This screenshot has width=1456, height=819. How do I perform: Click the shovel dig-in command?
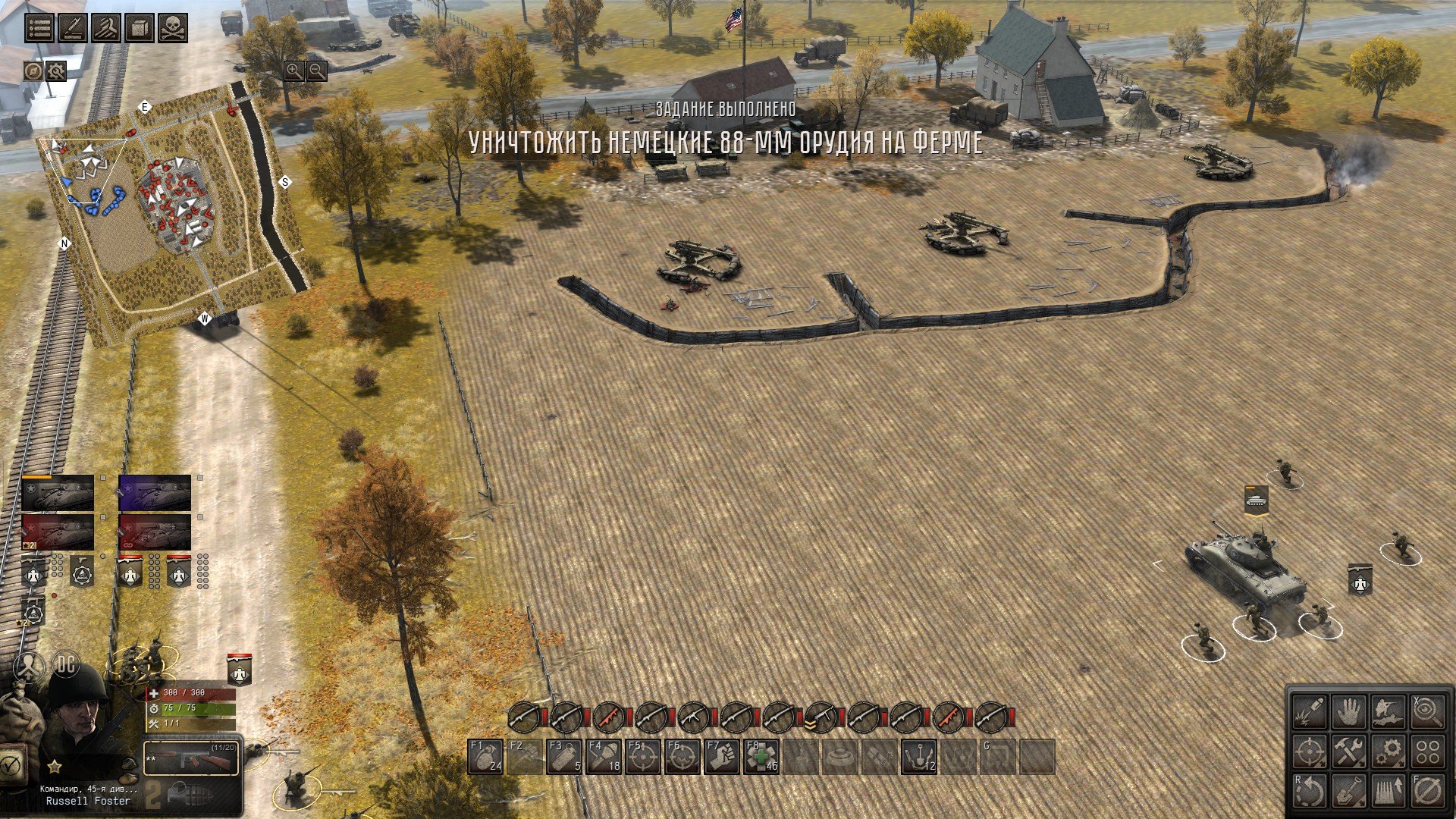click(x=1349, y=791)
